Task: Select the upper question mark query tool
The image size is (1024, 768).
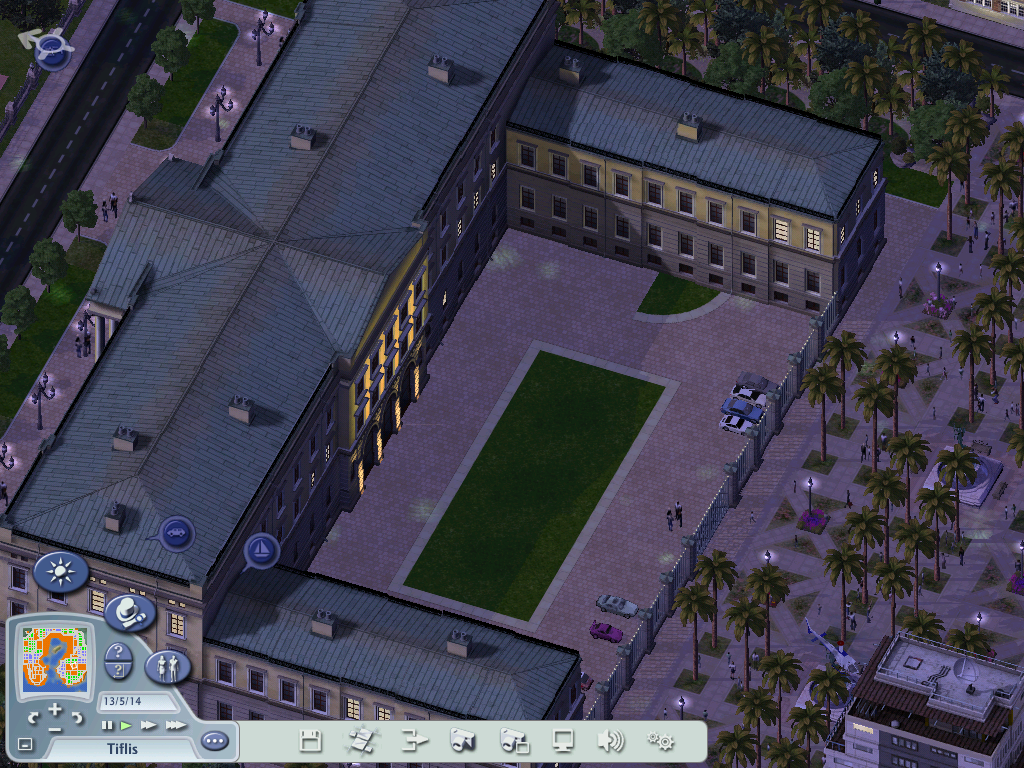Action: coord(117,652)
